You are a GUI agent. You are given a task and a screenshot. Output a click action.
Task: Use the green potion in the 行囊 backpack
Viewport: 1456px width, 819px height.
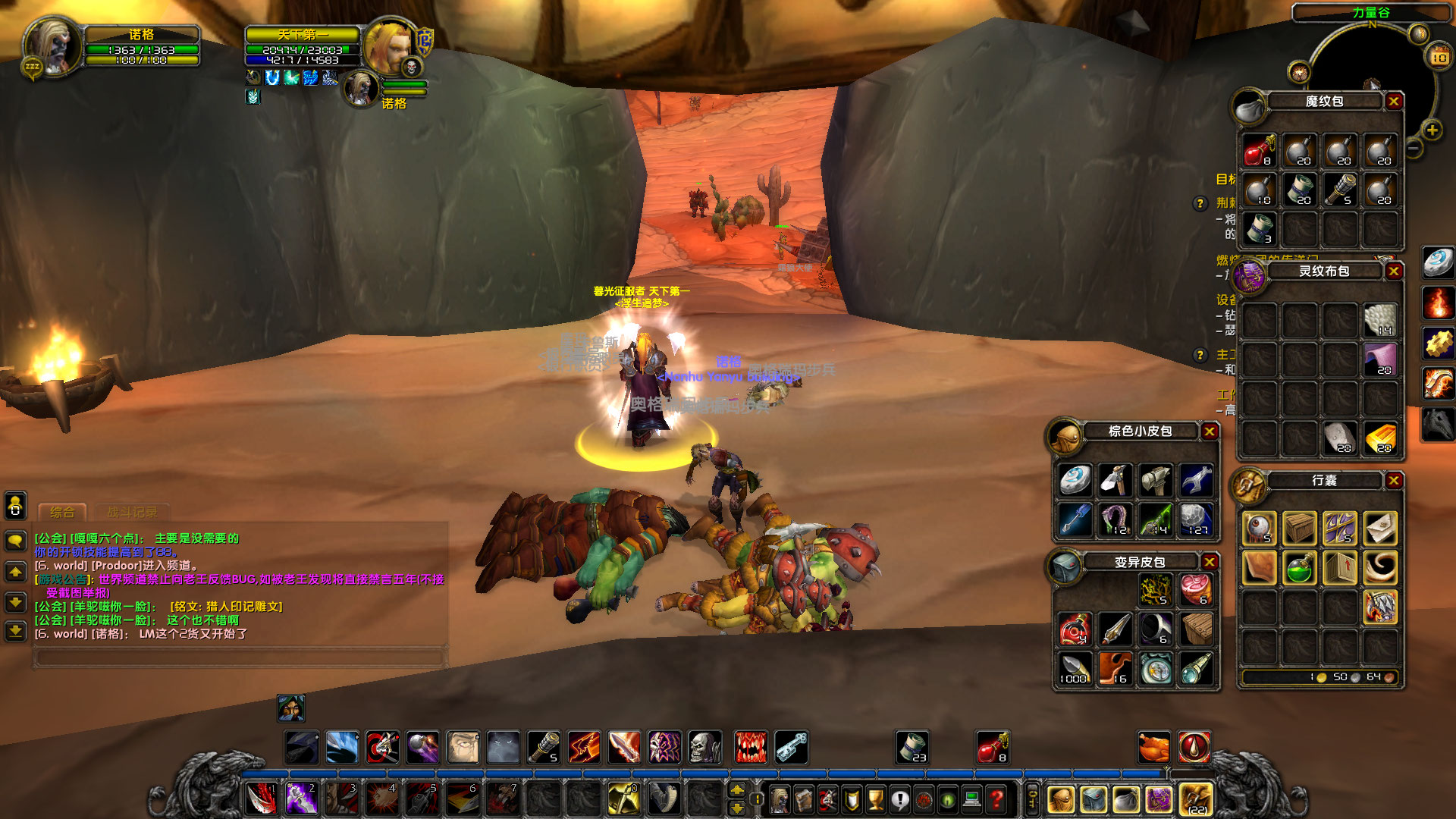coord(1299,569)
